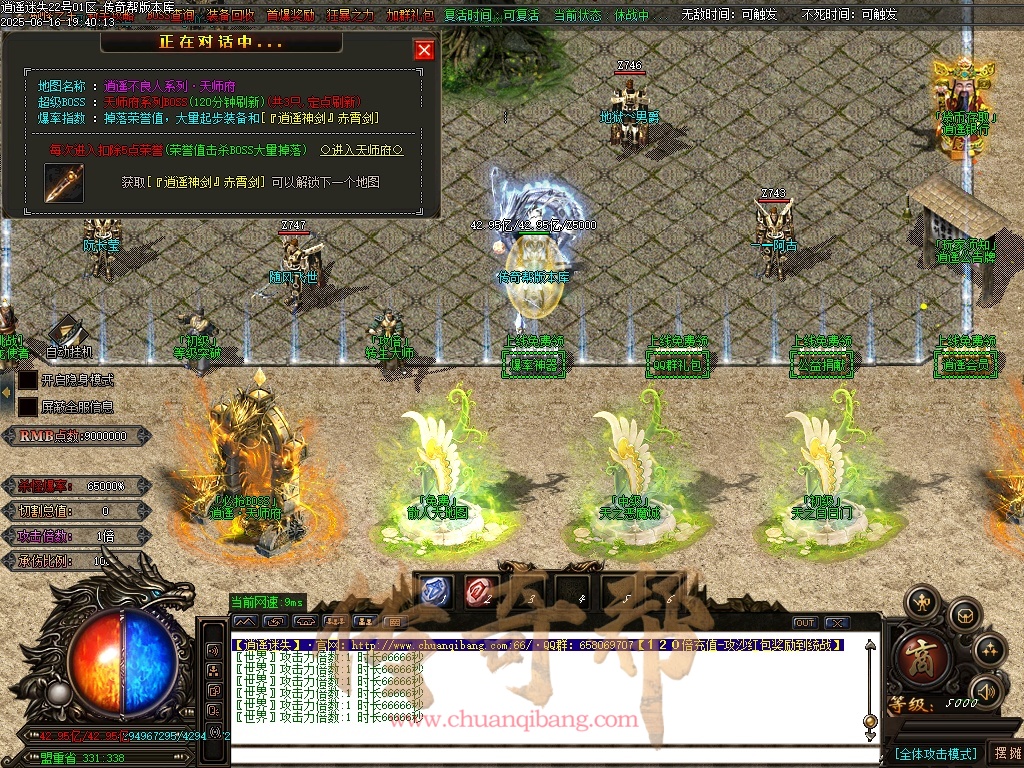Open 首爆奖励 first-drop rewards

pos(290,16)
